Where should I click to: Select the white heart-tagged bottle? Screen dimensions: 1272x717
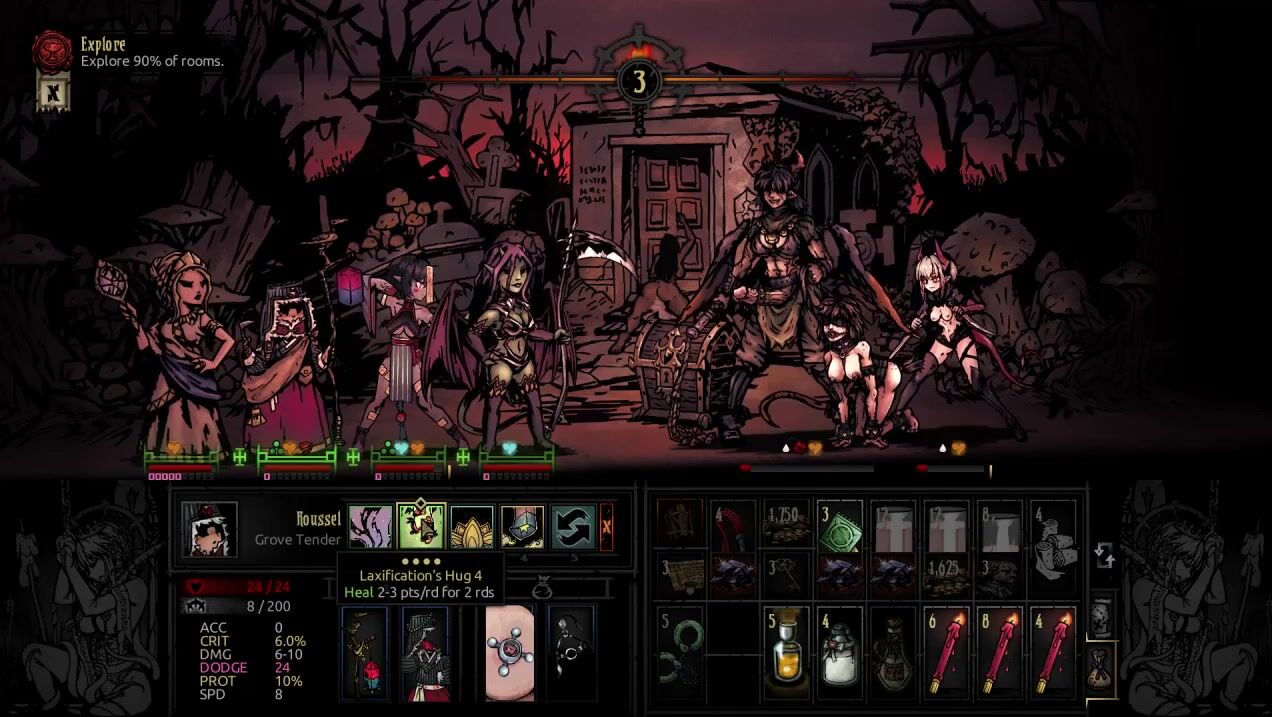840,651
